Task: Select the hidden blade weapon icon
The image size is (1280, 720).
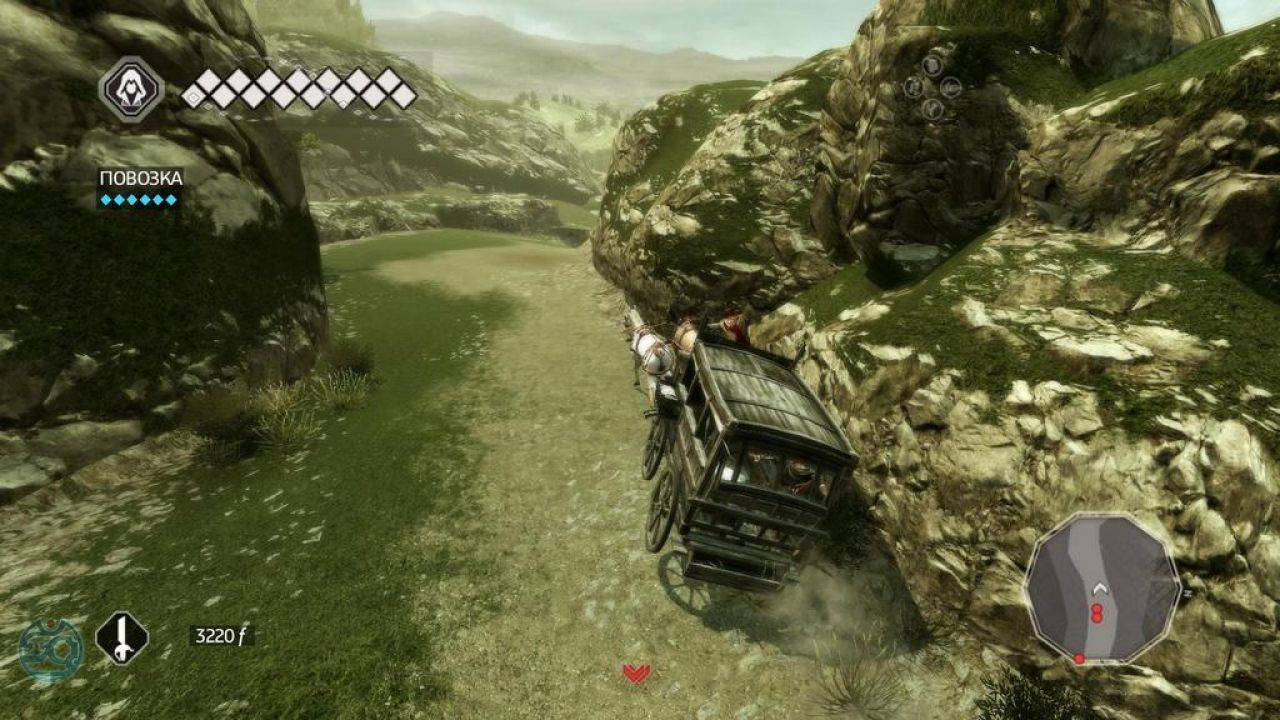Action: tap(122, 638)
